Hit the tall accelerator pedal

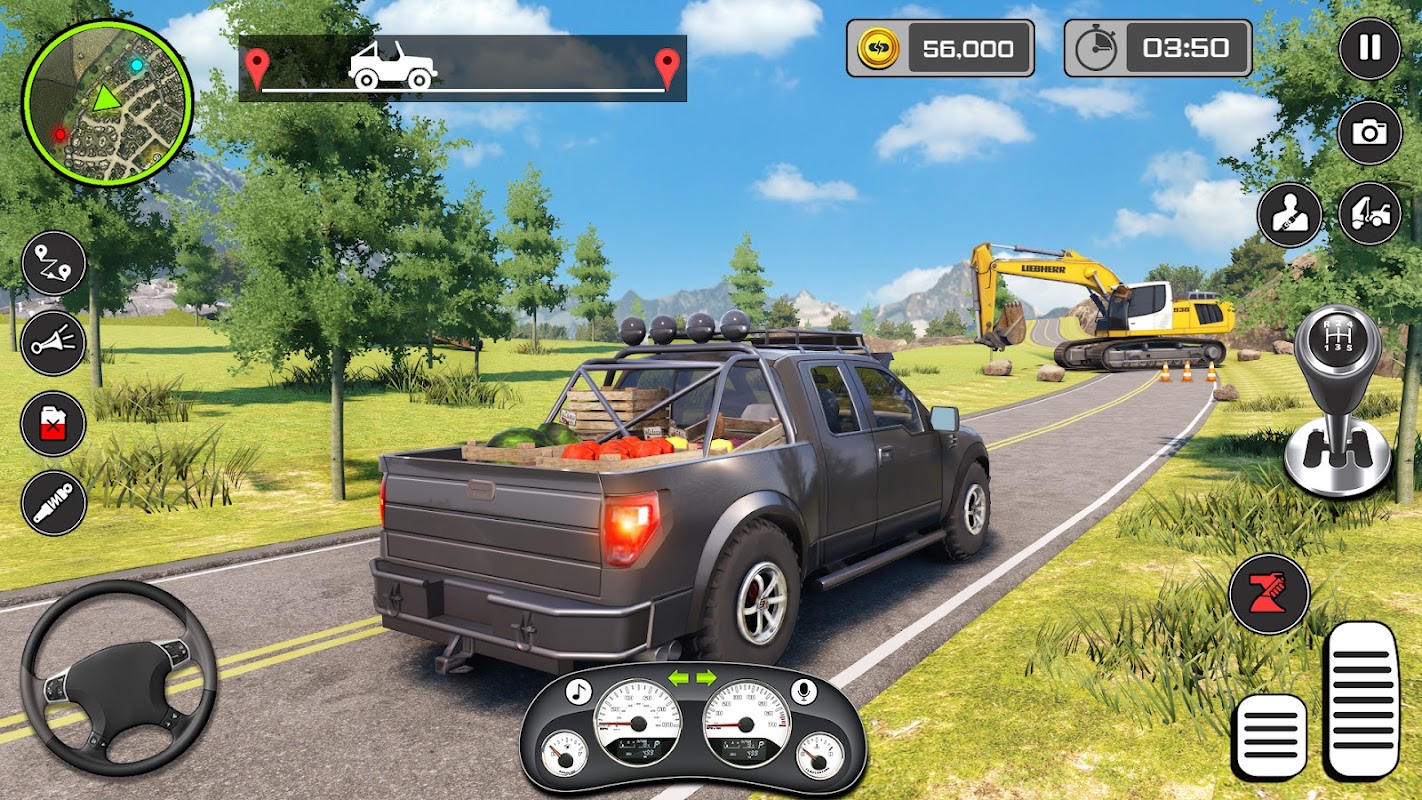pyautogui.click(x=1360, y=700)
